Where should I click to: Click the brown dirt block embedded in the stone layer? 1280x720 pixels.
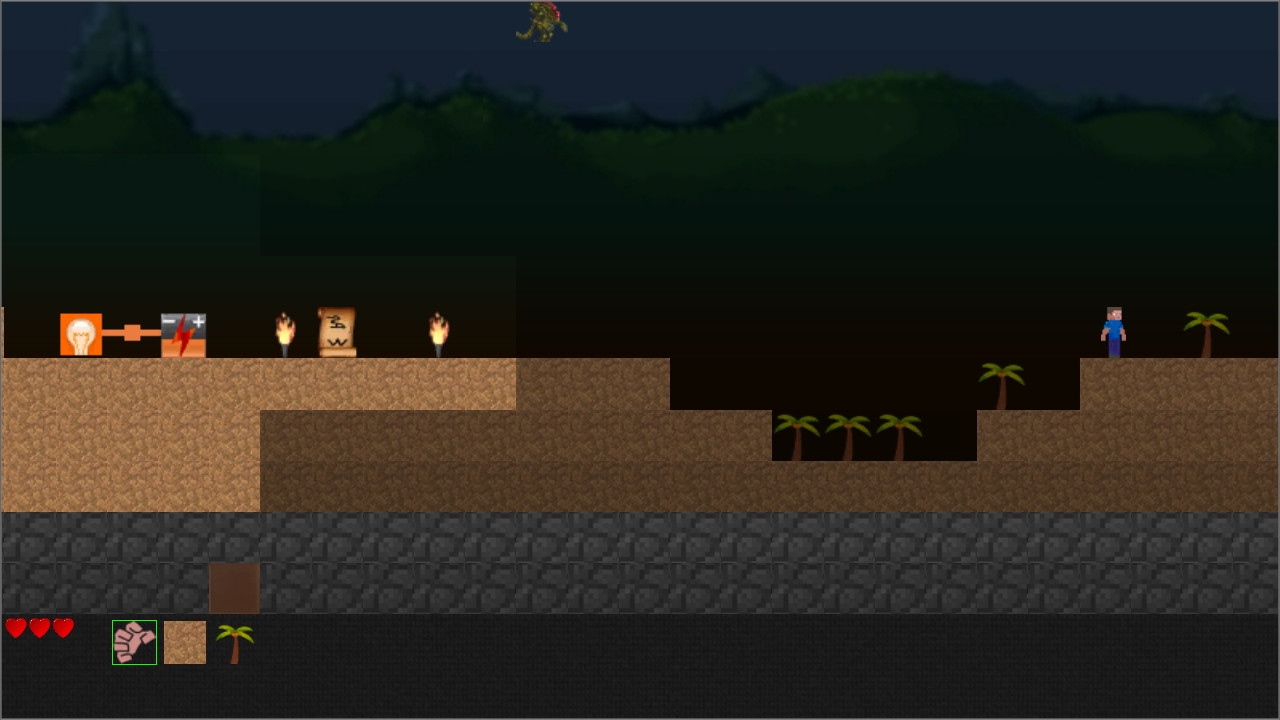tap(234, 590)
